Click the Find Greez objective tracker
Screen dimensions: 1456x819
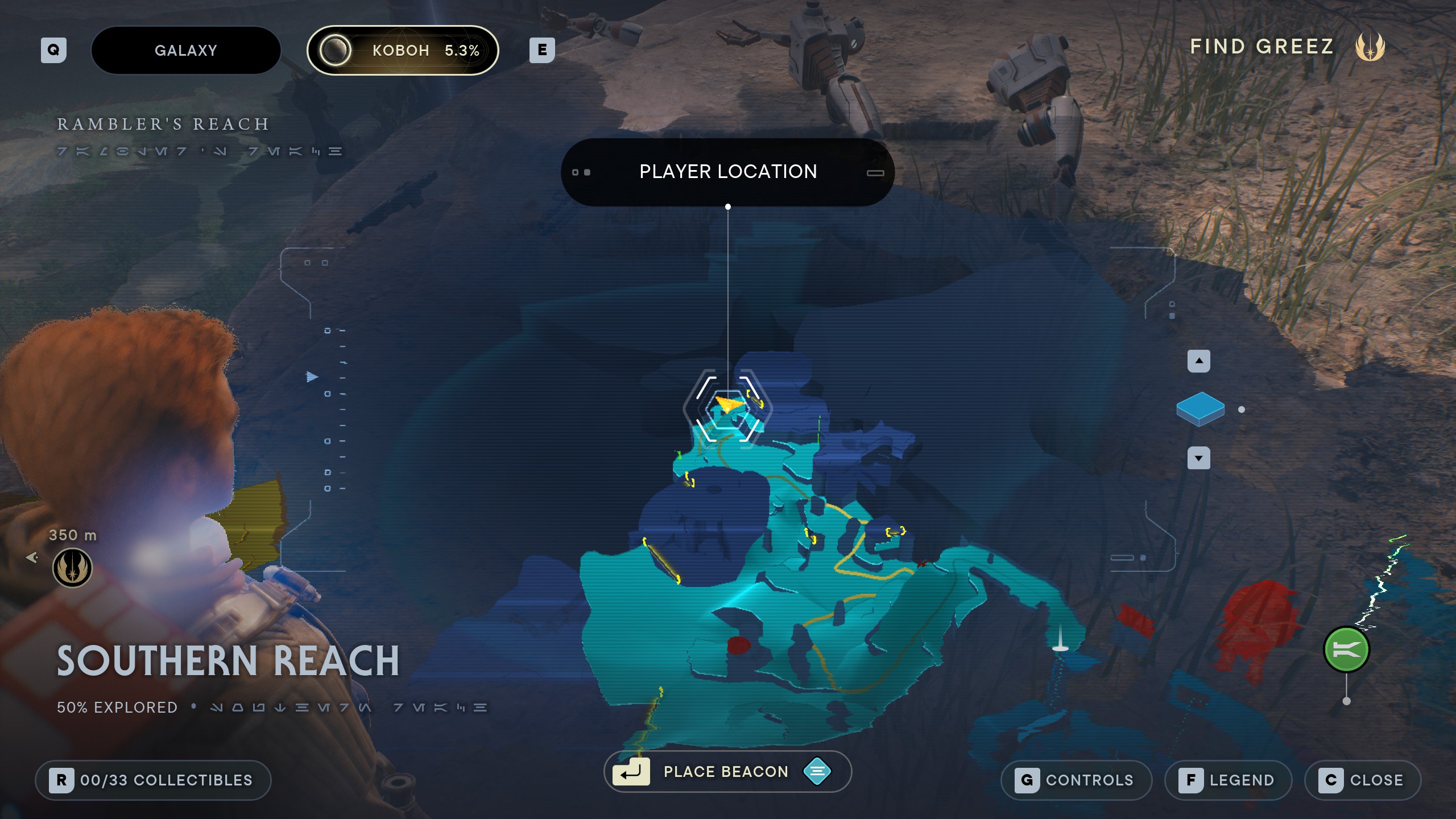1287,47
